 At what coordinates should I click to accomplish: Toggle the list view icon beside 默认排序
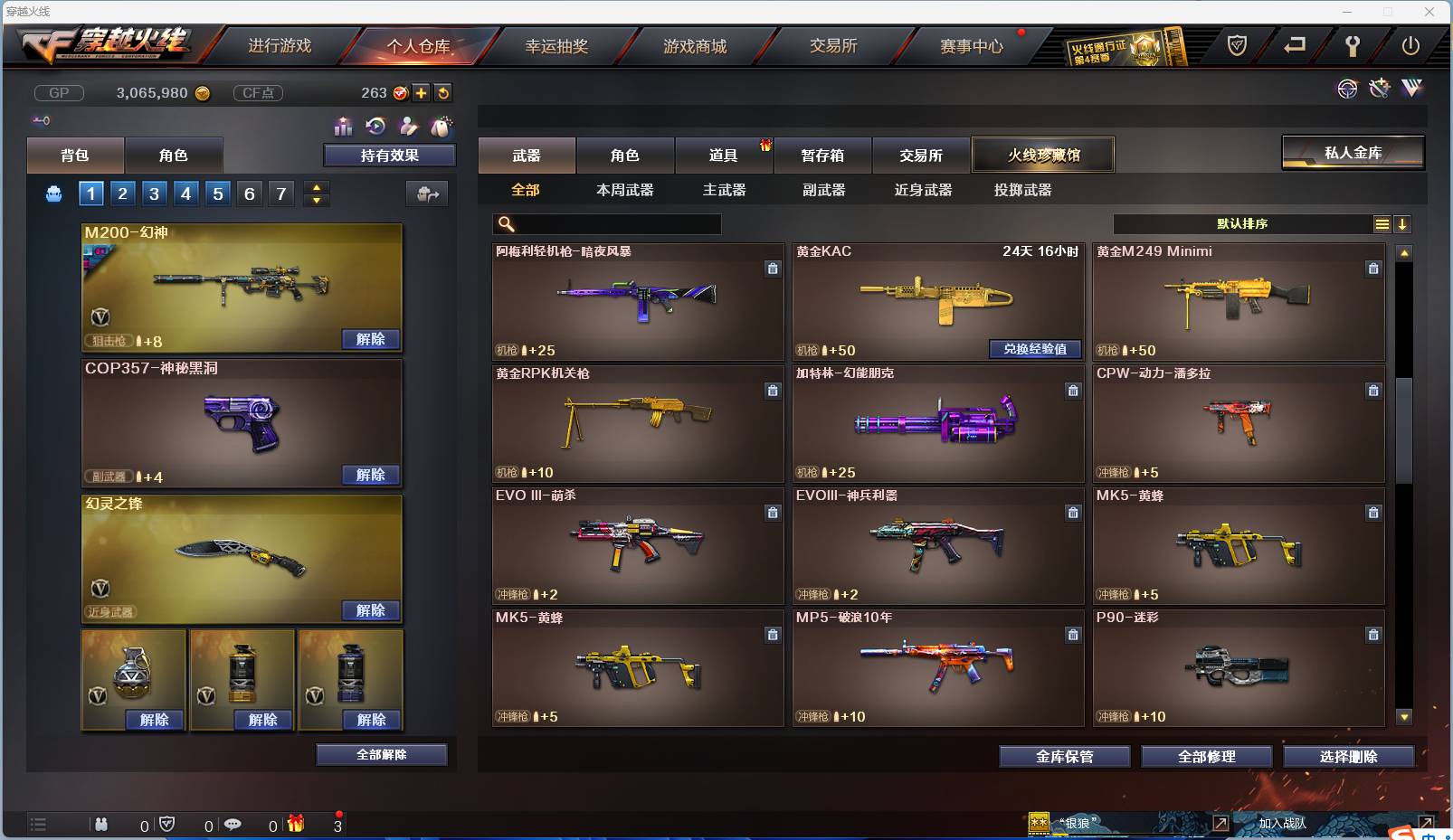coord(1382,223)
